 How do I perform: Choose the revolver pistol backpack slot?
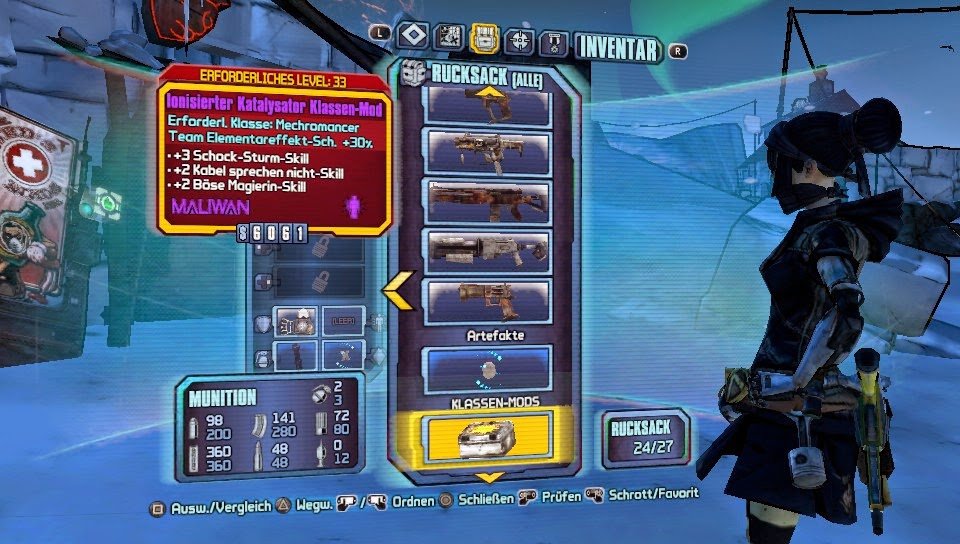coord(489,298)
